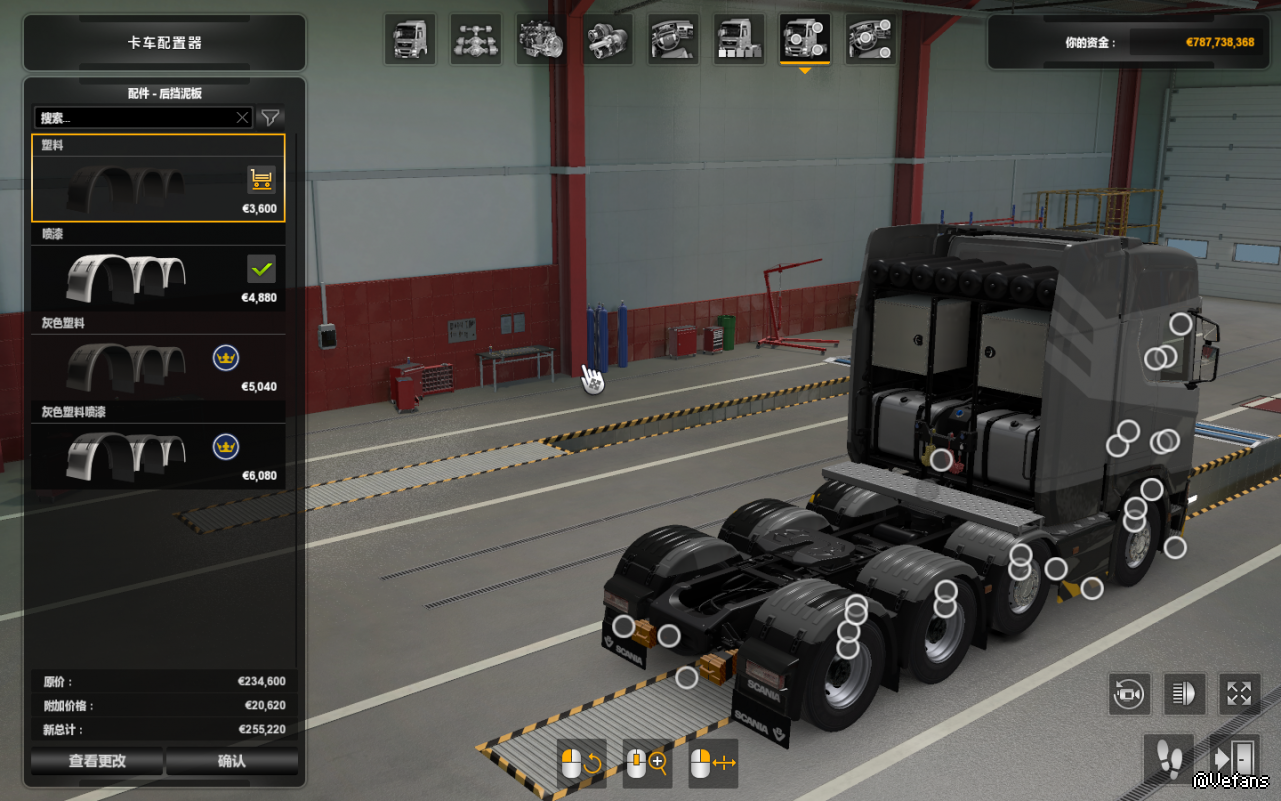1281x801 pixels.
Task: Switch to the transmission category tab
Action: [x=608, y=40]
